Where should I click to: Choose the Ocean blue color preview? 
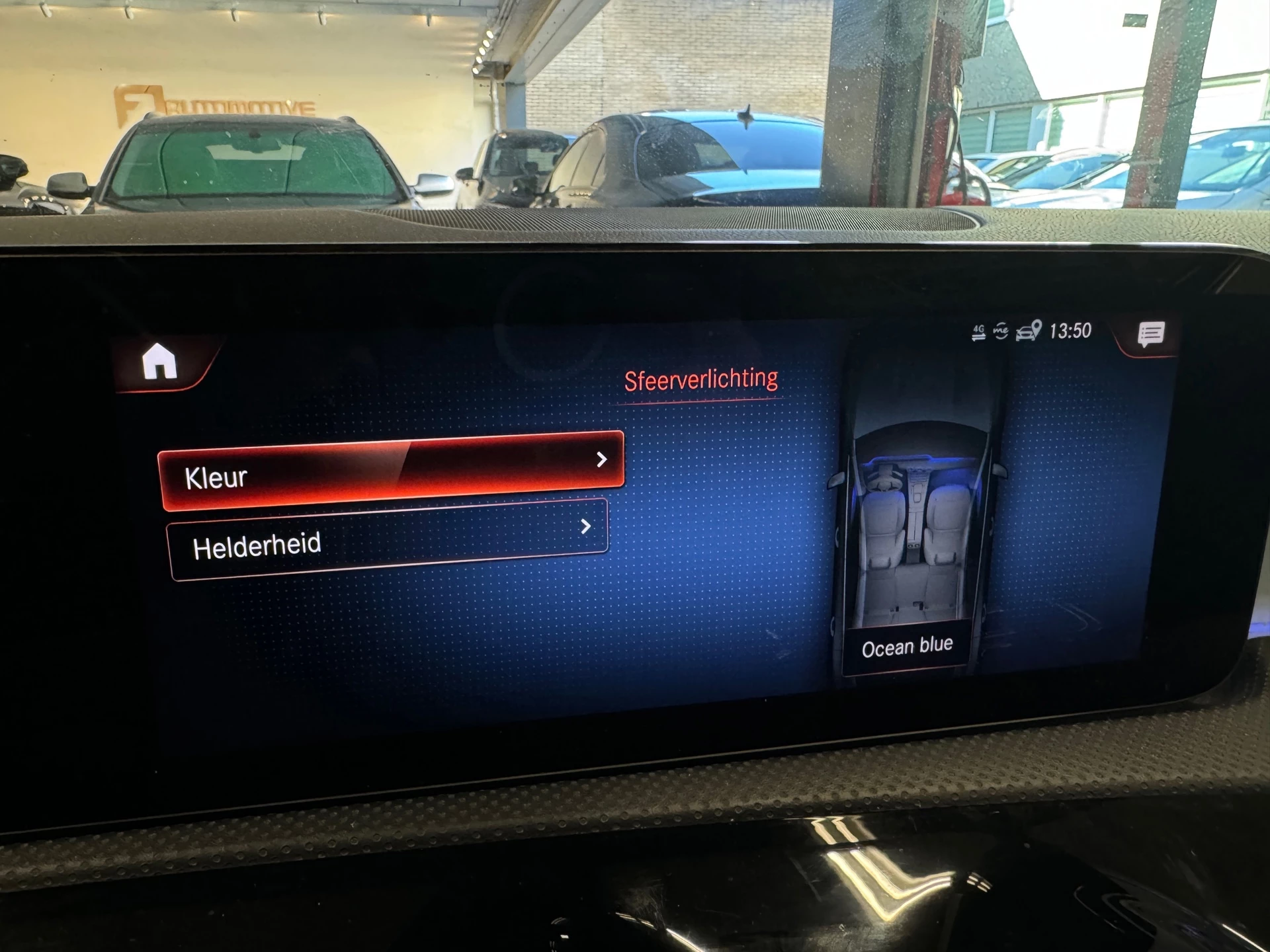pos(908,645)
